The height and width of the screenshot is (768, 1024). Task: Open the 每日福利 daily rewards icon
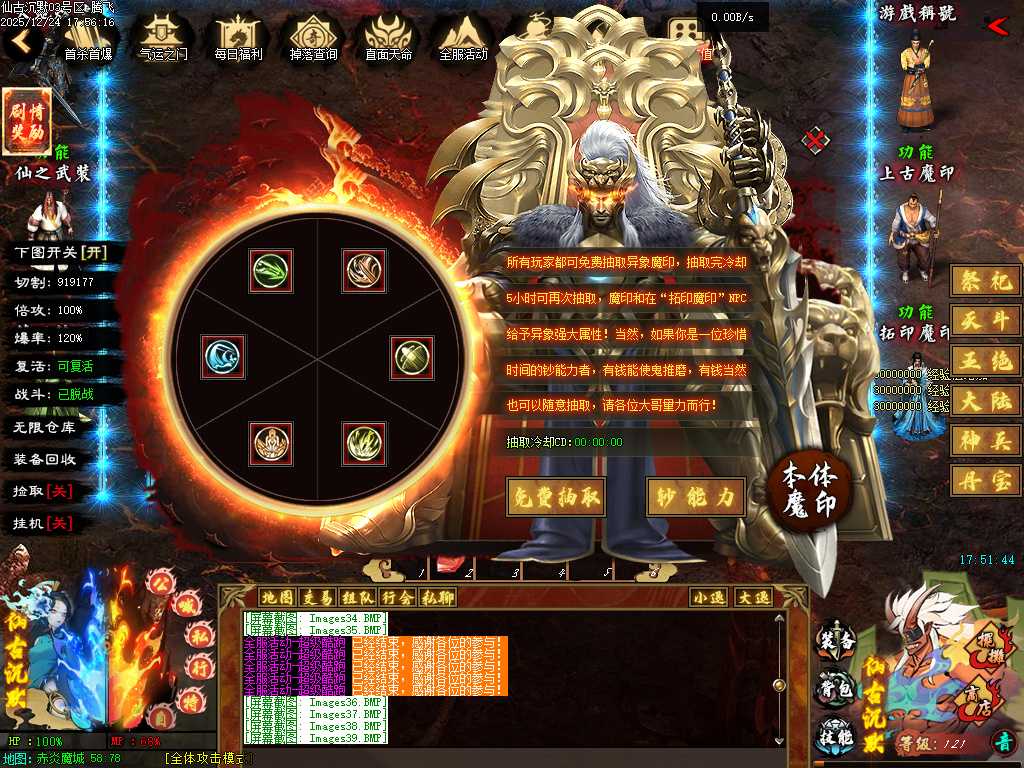pos(238,38)
